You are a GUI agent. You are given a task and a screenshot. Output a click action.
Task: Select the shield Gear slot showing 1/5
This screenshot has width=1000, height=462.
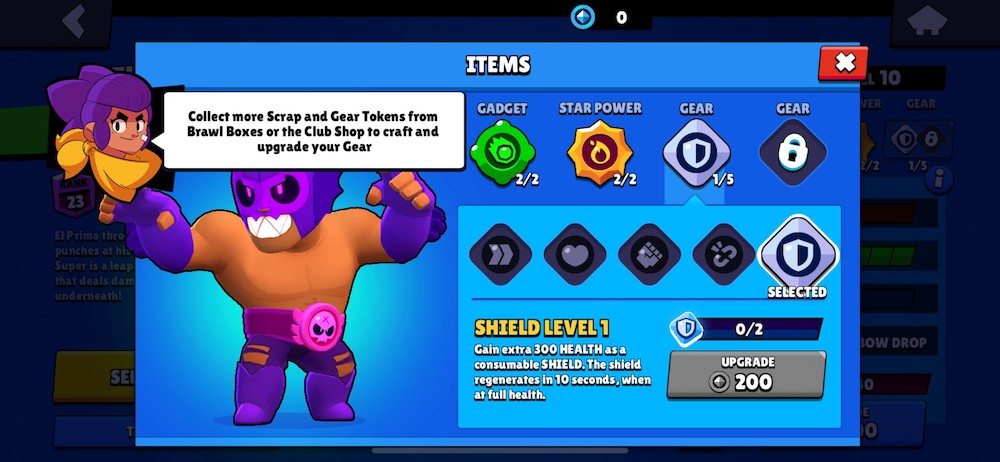coord(696,153)
